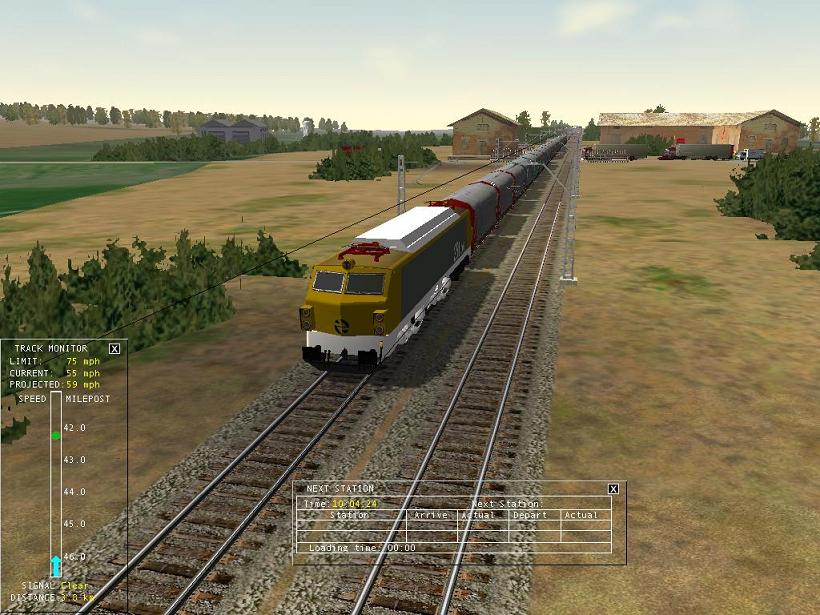Close the Next Station window
The height and width of the screenshot is (615, 820).
[x=613, y=488]
